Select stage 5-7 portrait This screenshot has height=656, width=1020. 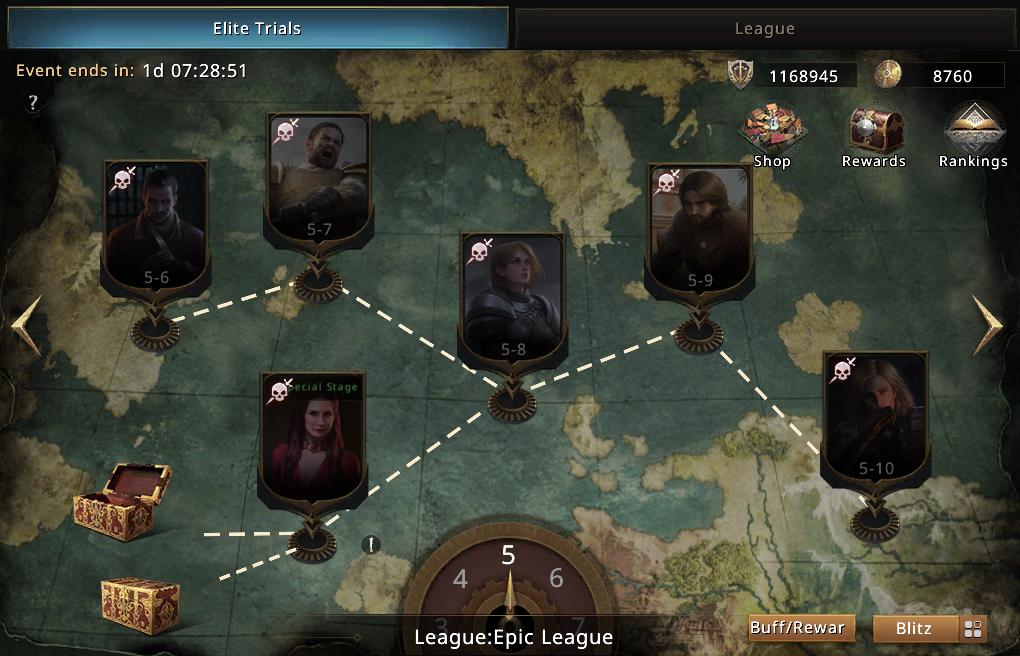pyautogui.click(x=318, y=178)
